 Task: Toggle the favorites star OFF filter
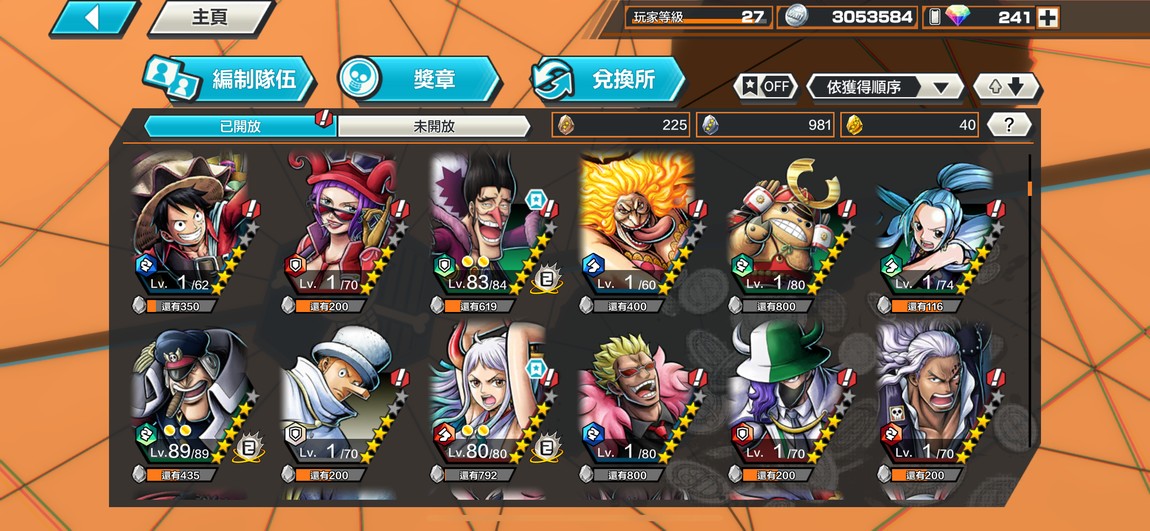(766, 86)
